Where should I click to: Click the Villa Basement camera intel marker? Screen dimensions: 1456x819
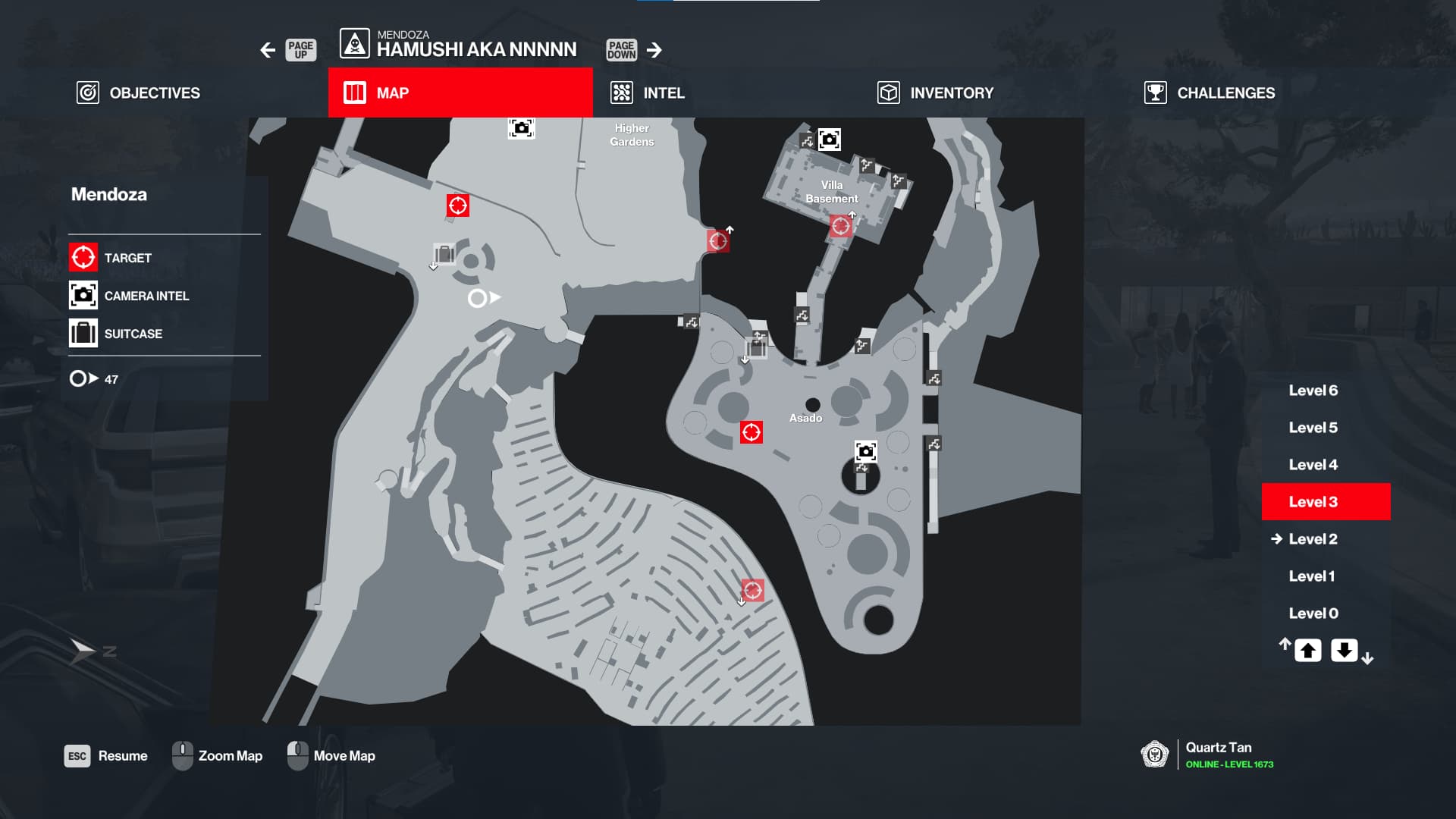[x=829, y=140]
